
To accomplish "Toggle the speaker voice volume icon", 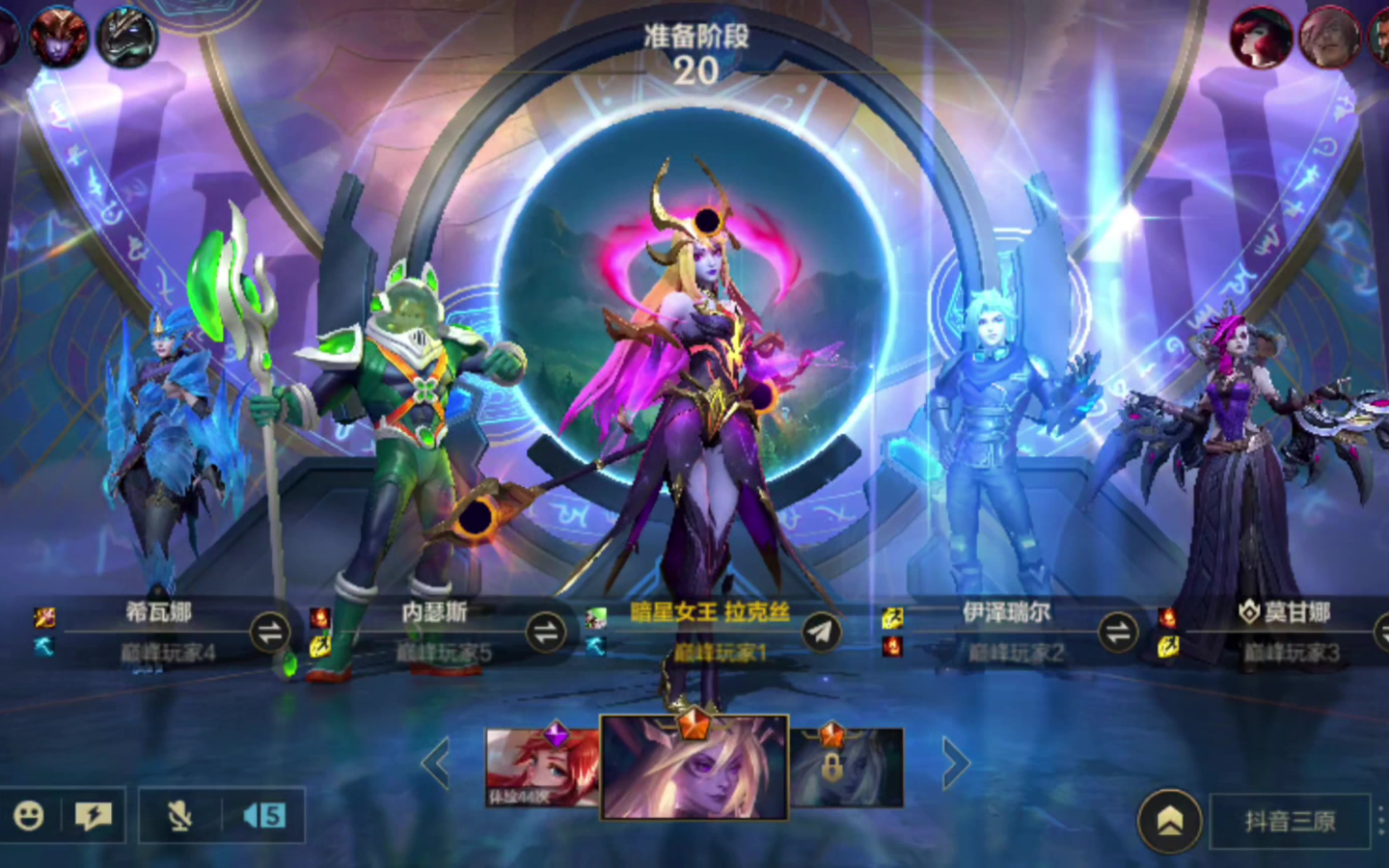I will tap(263, 817).
